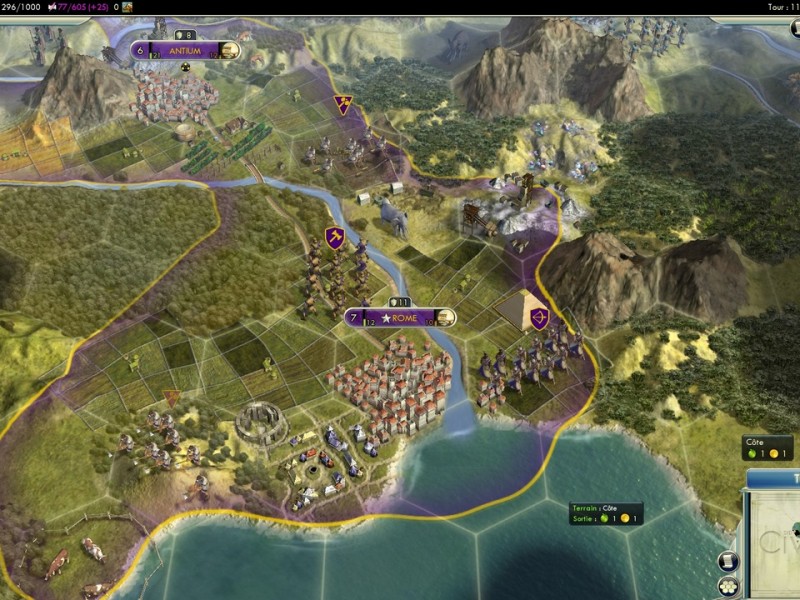Select the purple triangular worker flag below Antium

tap(343, 103)
